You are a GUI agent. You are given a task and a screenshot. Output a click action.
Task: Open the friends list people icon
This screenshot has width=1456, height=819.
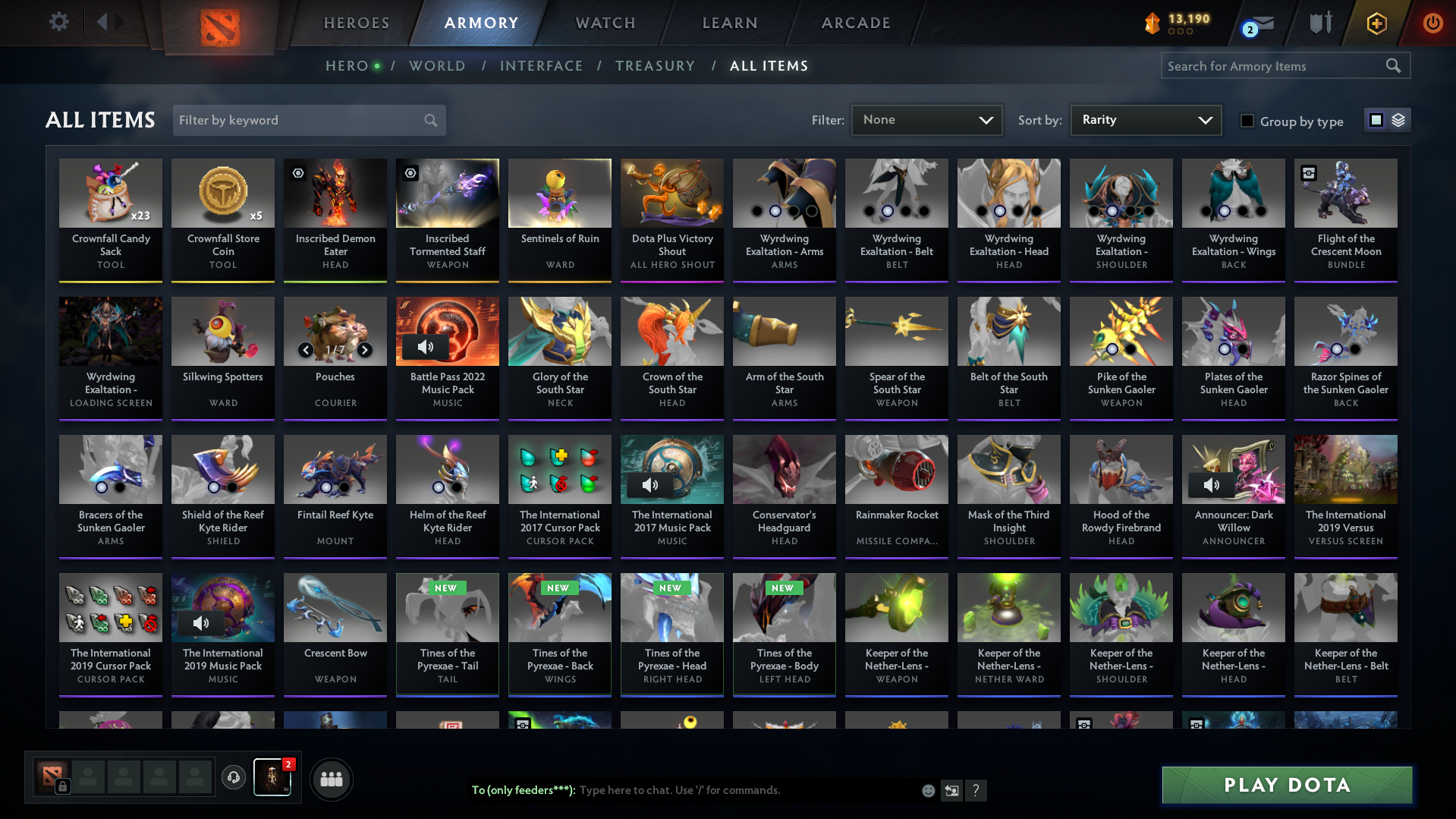(x=331, y=778)
